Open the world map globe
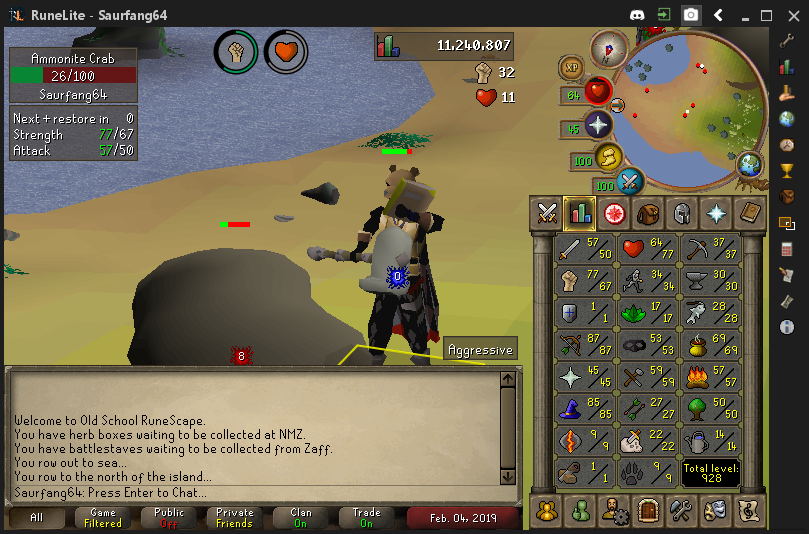Image resolution: width=809 pixels, height=534 pixels. (x=749, y=164)
